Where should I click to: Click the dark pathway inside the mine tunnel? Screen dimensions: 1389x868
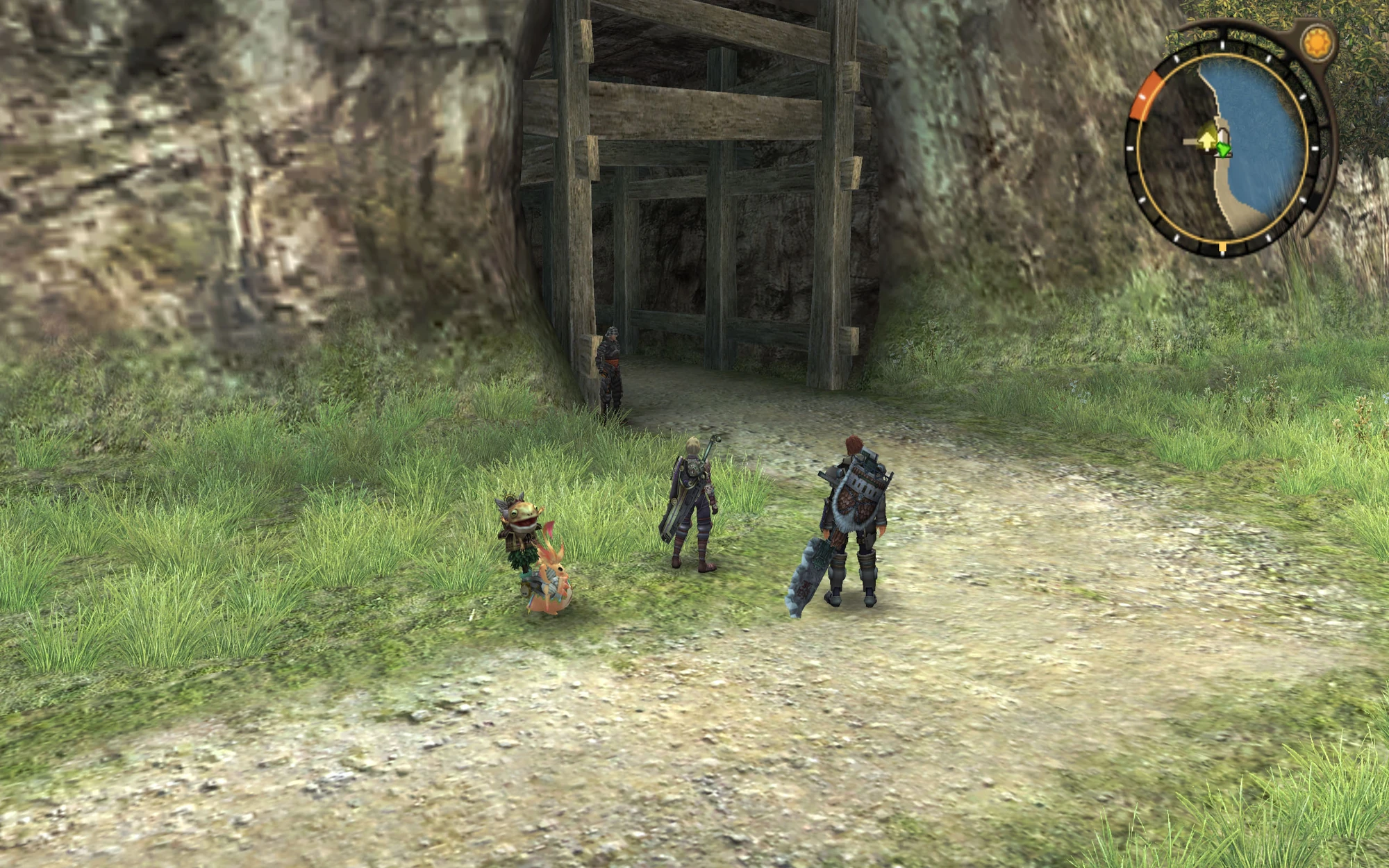point(694,347)
